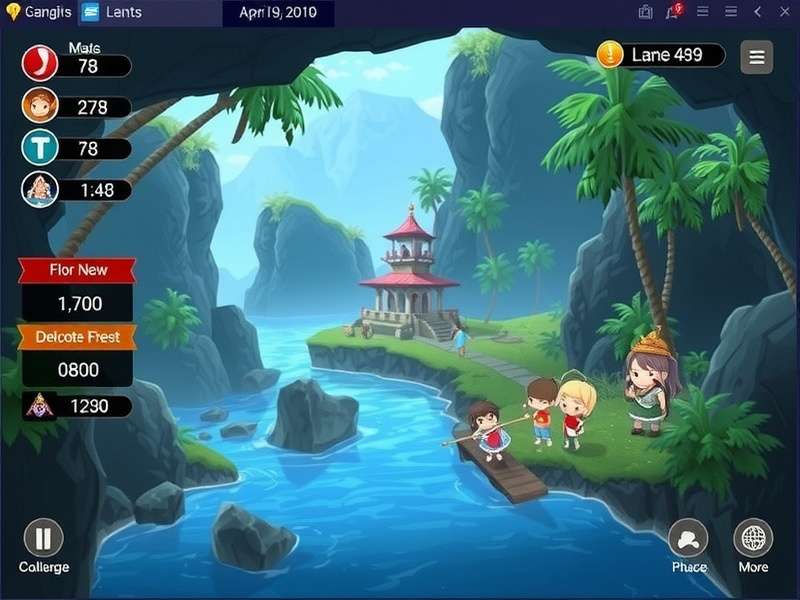Close the window with the X button
The width and height of the screenshot is (800, 600).
[x=785, y=12]
